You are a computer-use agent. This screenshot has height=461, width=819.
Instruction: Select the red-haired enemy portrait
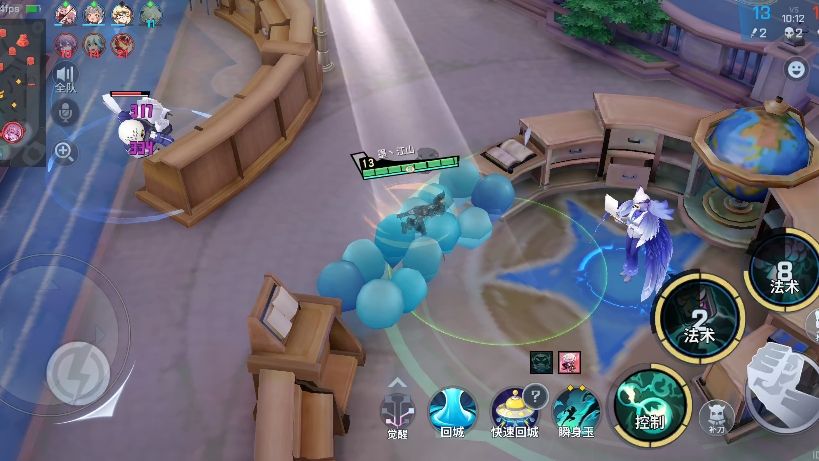(122, 43)
